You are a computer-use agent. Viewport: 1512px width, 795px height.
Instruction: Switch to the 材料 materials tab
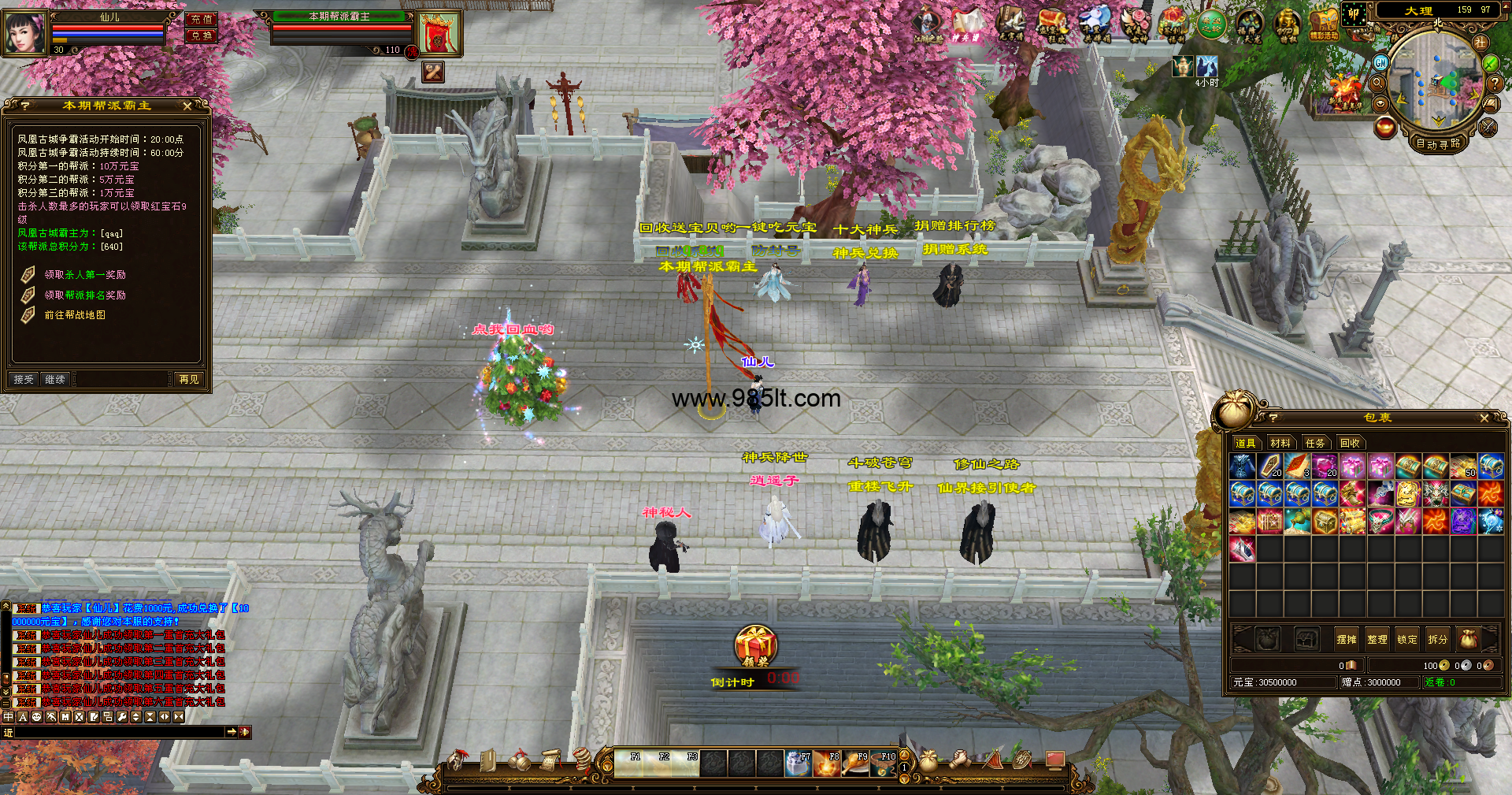click(x=1280, y=444)
